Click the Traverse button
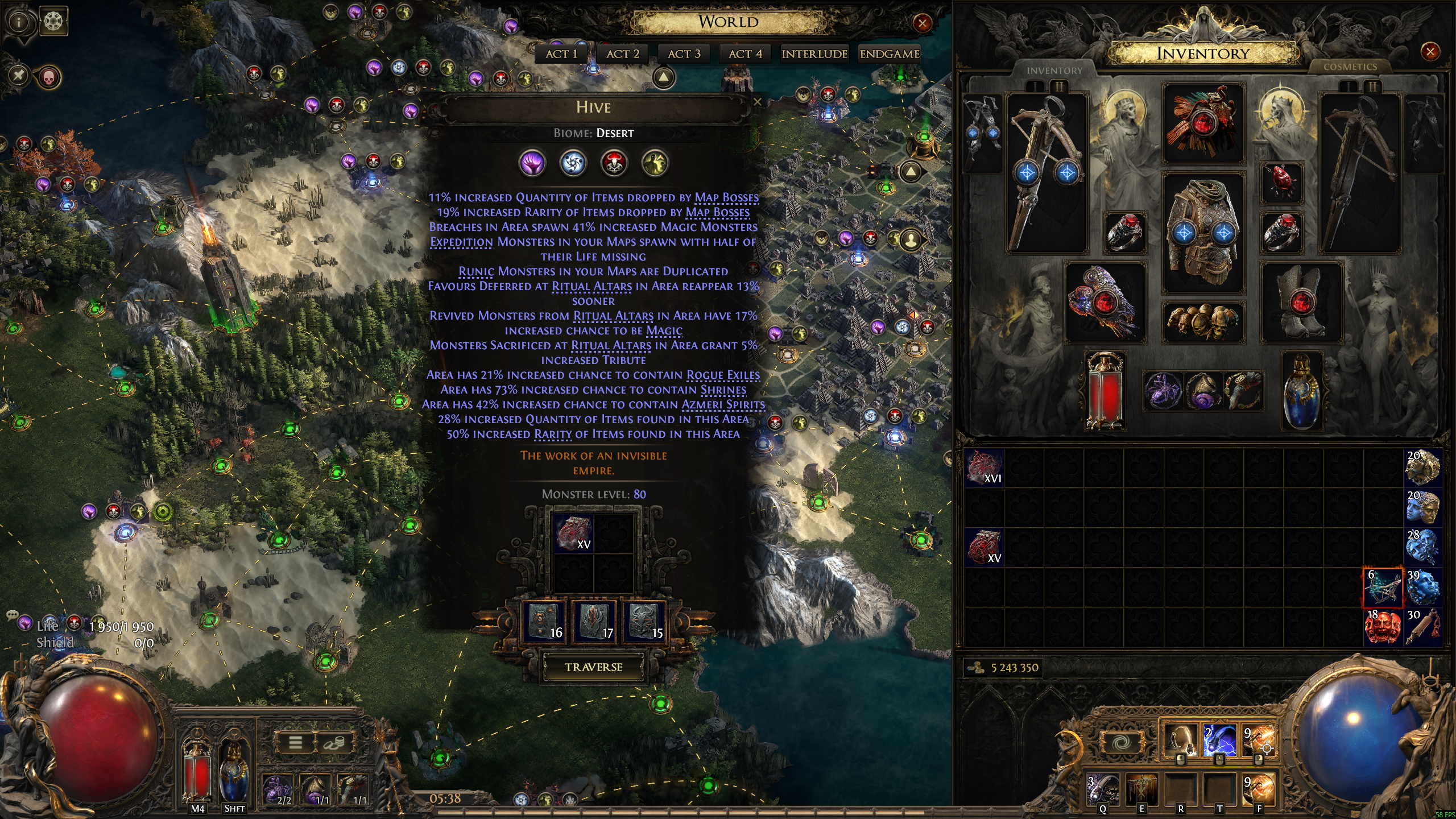The image size is (1456, 819). pos(593,667)
